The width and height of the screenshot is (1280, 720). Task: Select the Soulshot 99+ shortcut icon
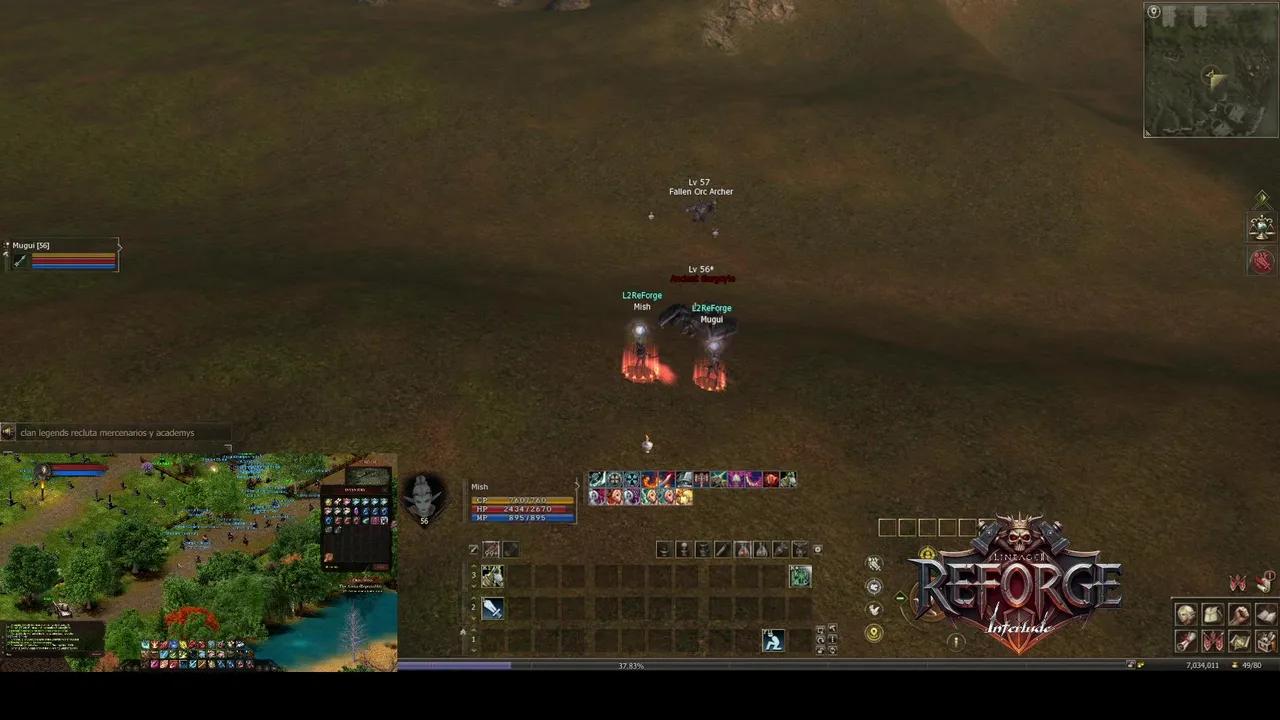coord(491,549)
